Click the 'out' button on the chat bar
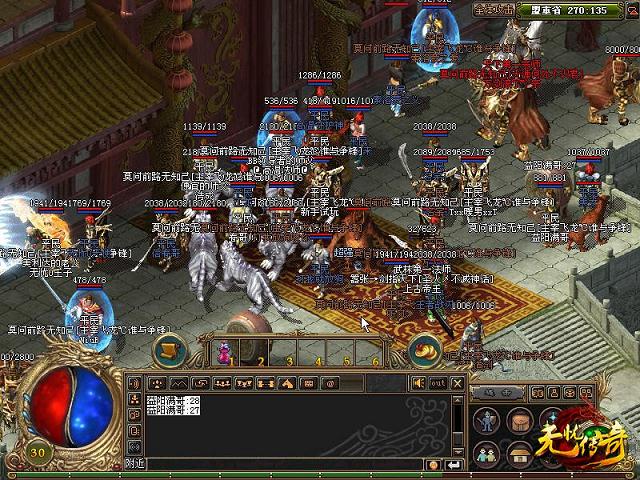640x480 pixels. click(x=438, y=383)
